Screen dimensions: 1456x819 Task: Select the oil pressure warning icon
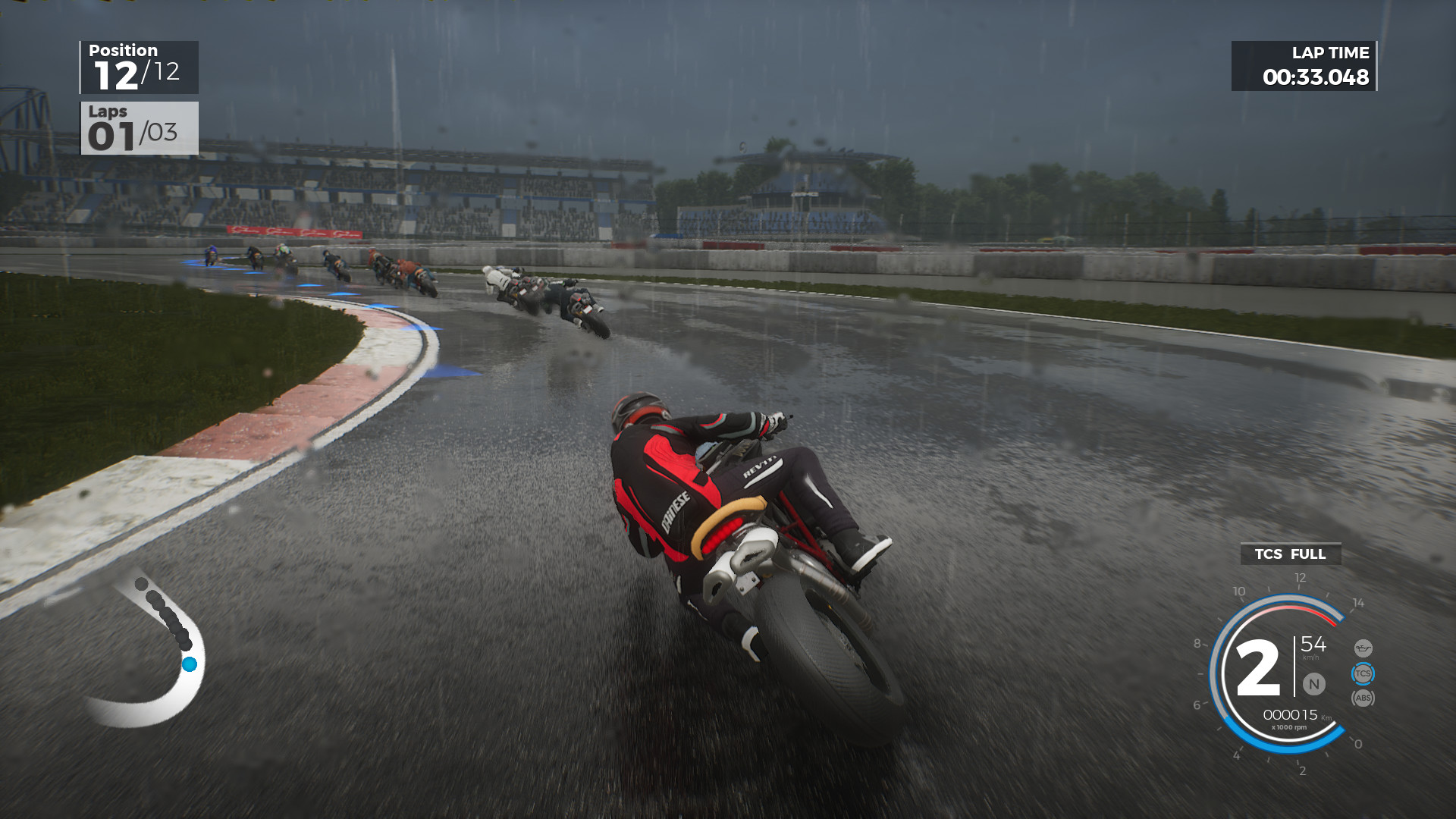[1364, 648]
